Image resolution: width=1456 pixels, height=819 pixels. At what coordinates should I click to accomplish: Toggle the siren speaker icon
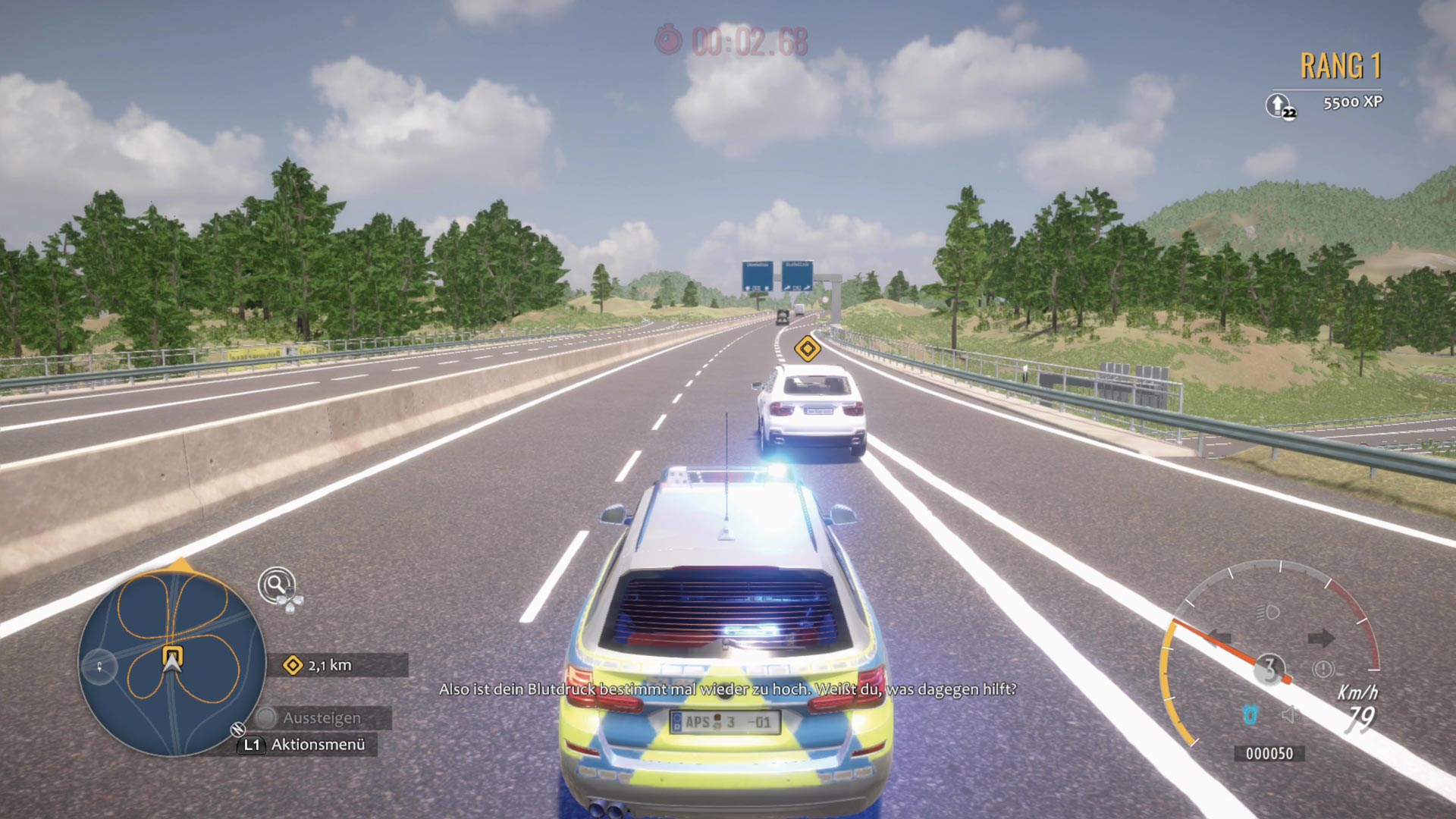click(1288, 714)
